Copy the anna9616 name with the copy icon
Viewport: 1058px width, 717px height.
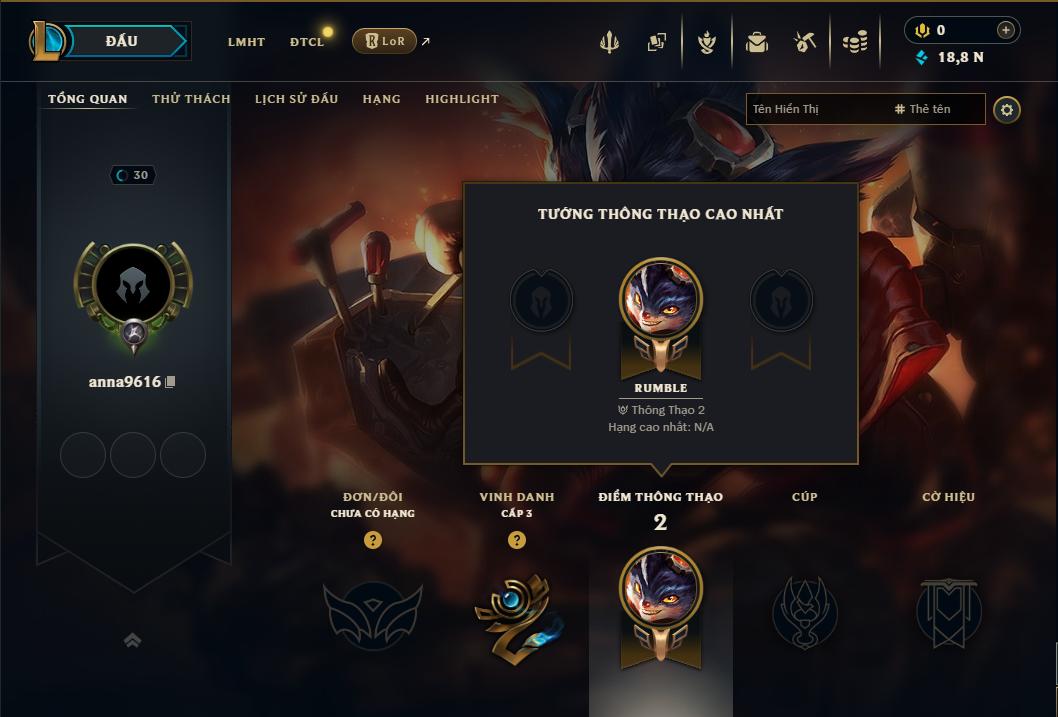coord(171,382)
